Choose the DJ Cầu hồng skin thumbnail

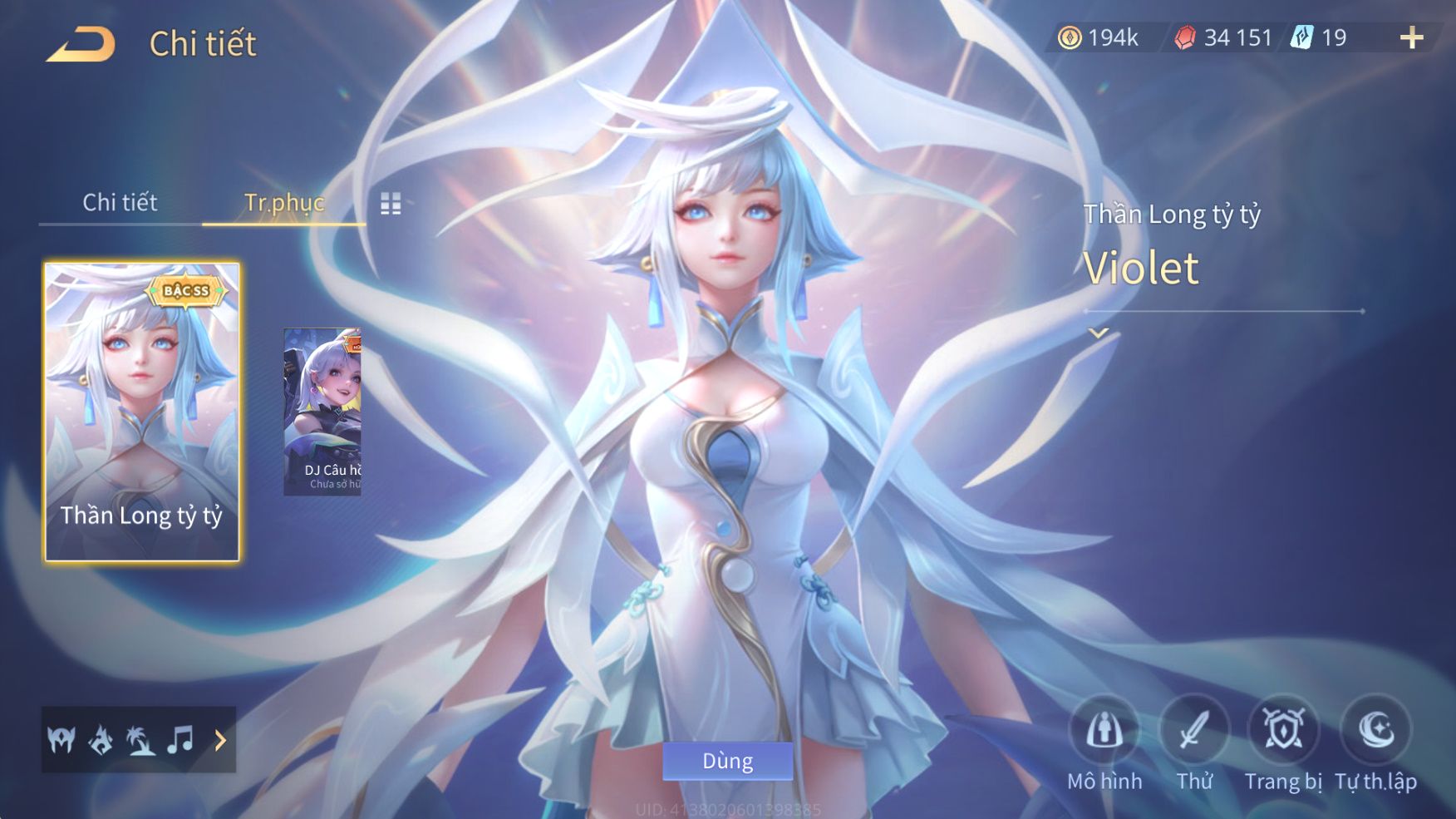point(322,412)
